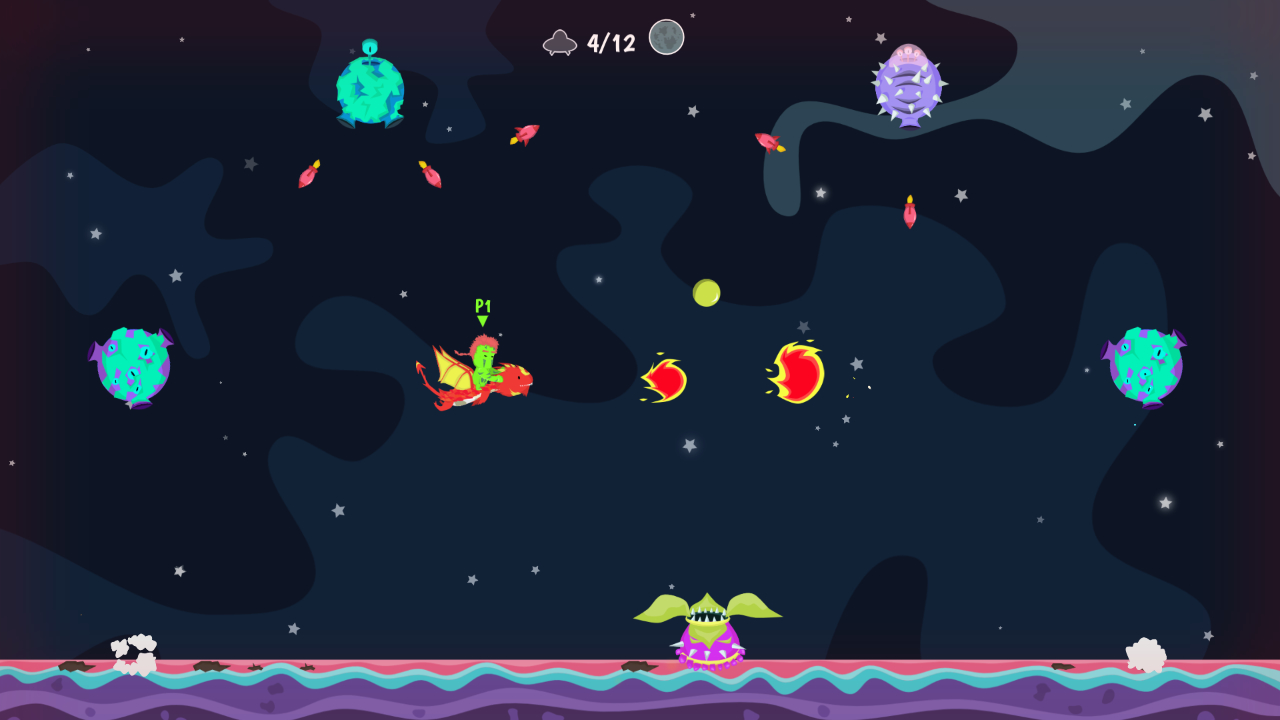Click the right blue planet with purple spikes
The height and width of the screenshot is (720, 1280).
coord(1147,365)
